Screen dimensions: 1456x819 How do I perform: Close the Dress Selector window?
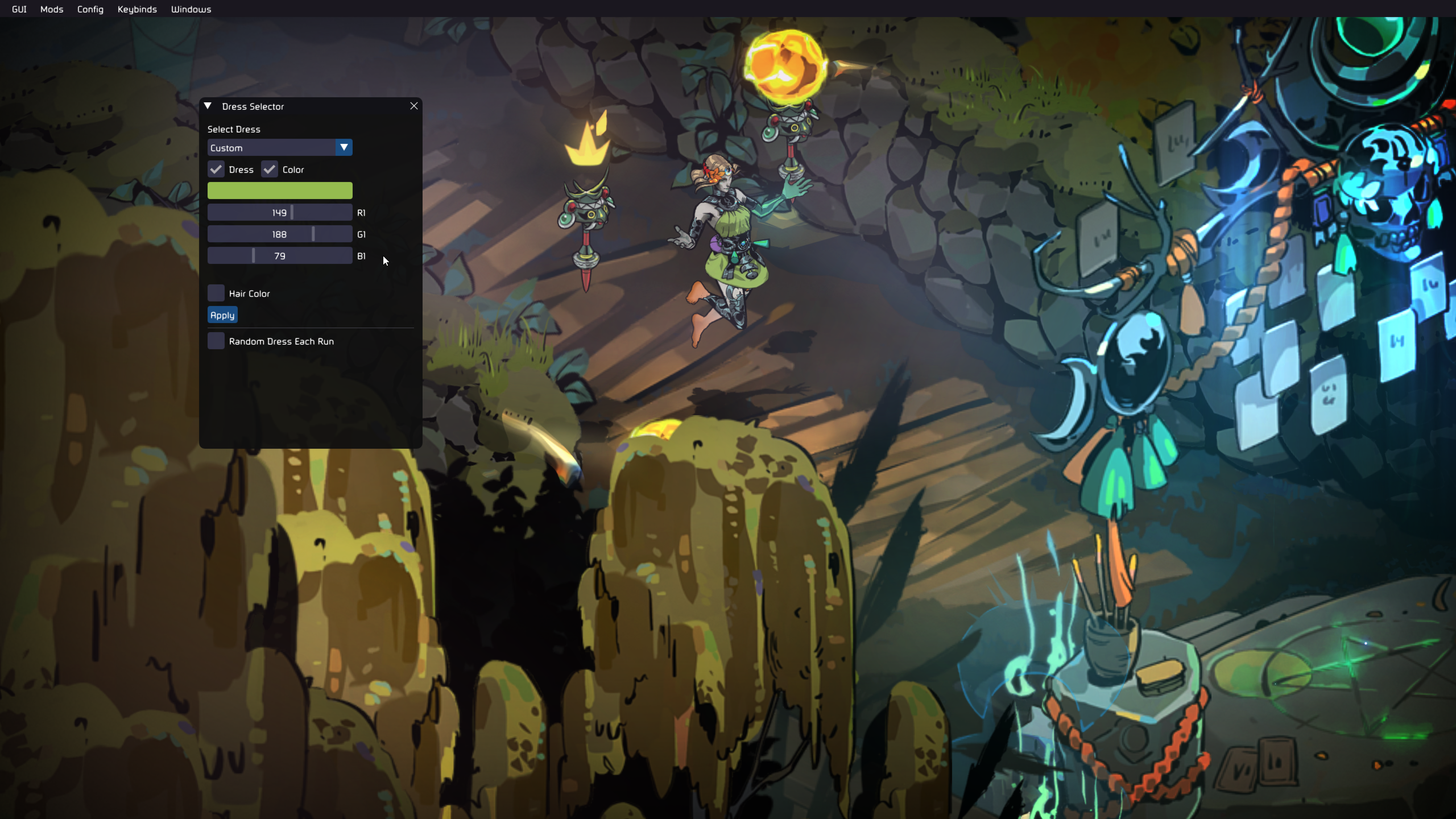click(x=414, y=106)
